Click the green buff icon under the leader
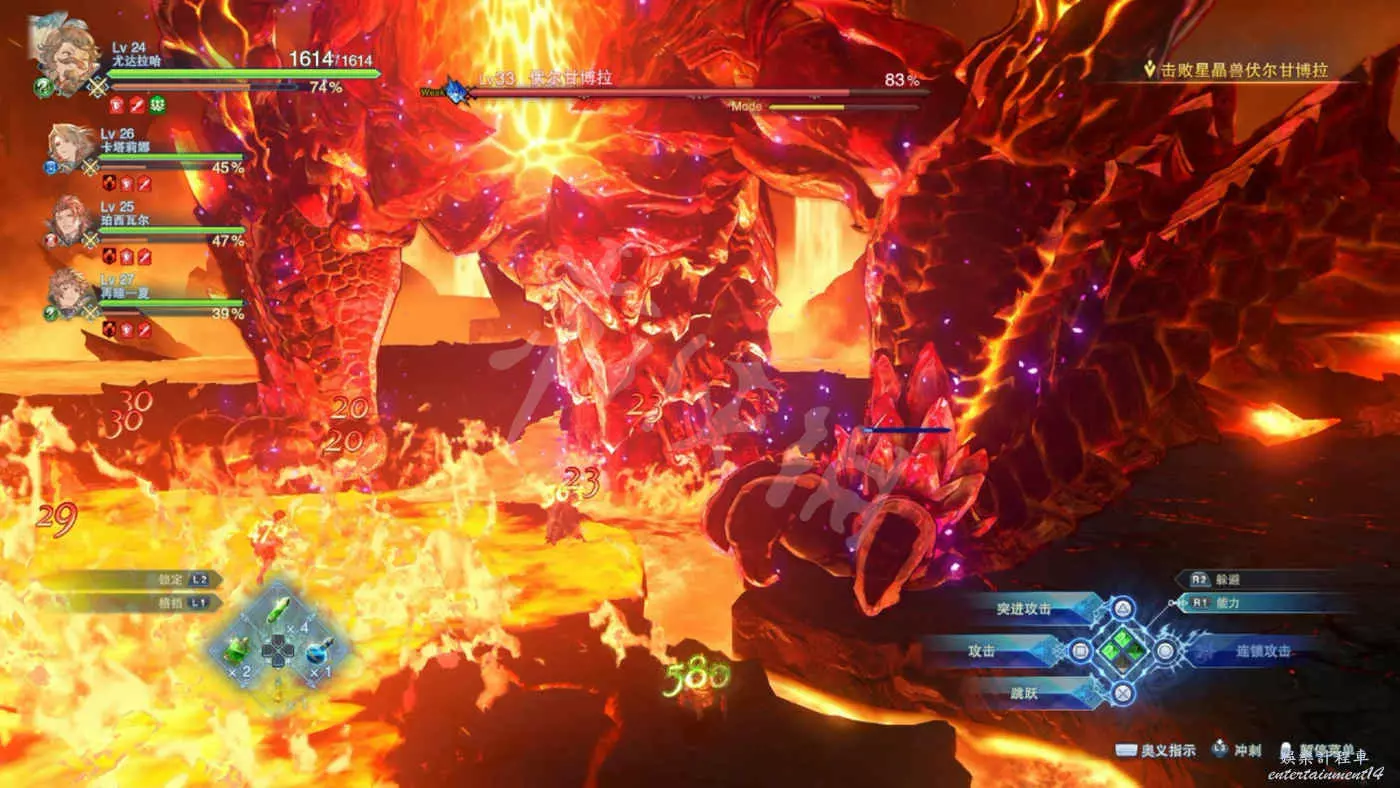1400x788 pixels. (157, 104)
